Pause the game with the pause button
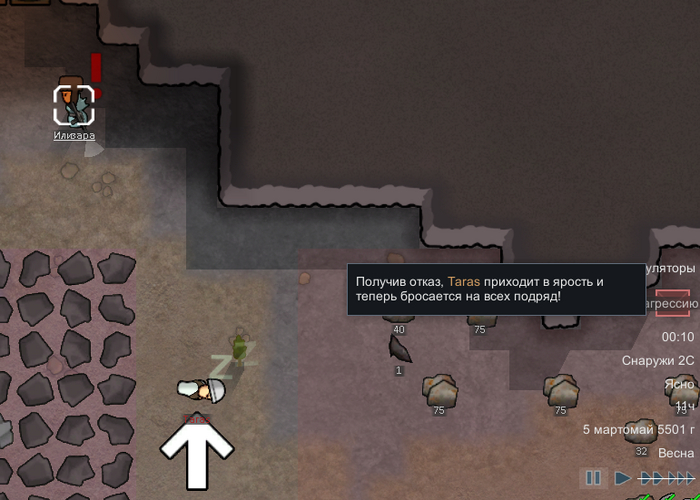The height and width of the screenshot is (500, 700). click(593, 478)
